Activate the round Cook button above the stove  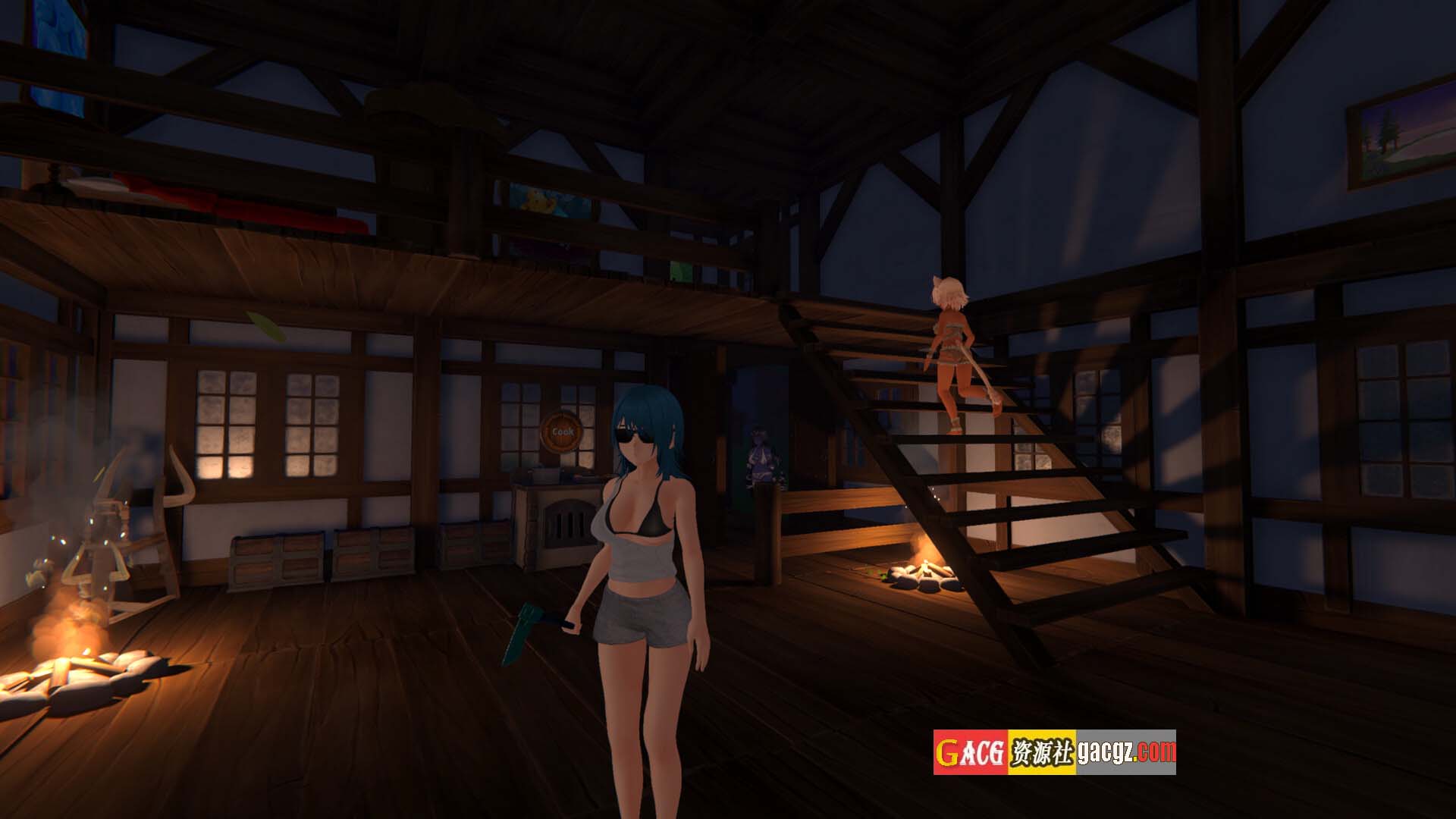(x=563, y=431)
